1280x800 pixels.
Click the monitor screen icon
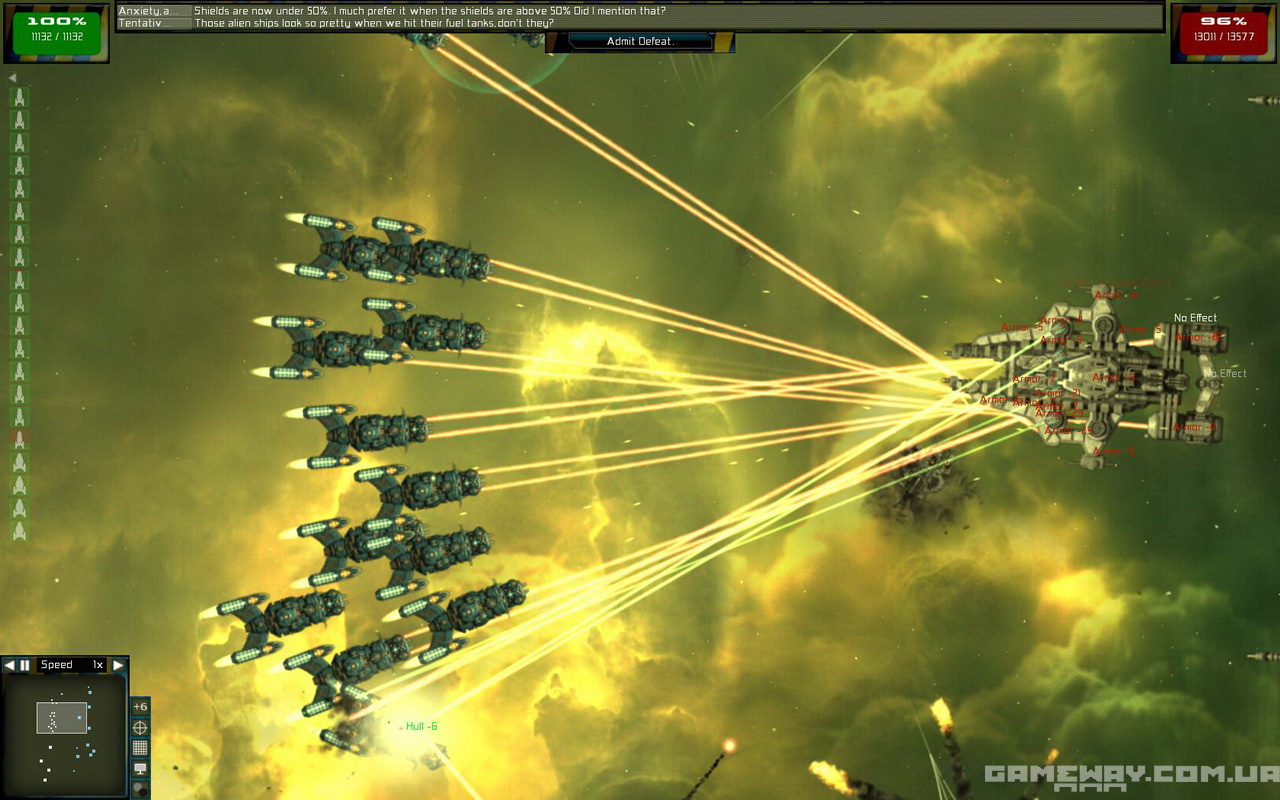(140, 768)
